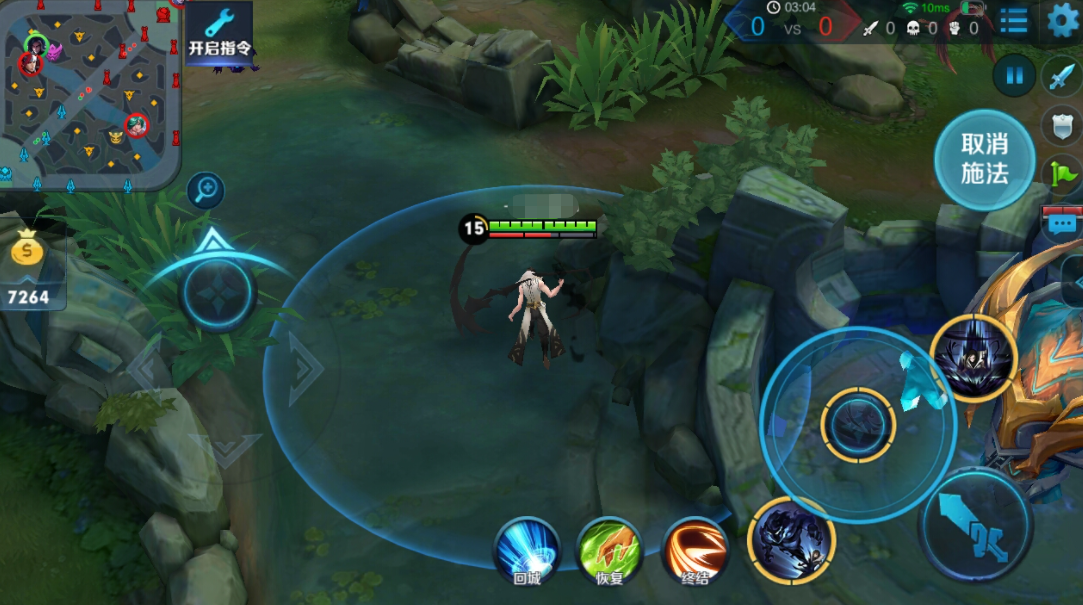The image size is (1083, 605).
Task: Click the magnifier button below the minimap
Action: (206, 189)
